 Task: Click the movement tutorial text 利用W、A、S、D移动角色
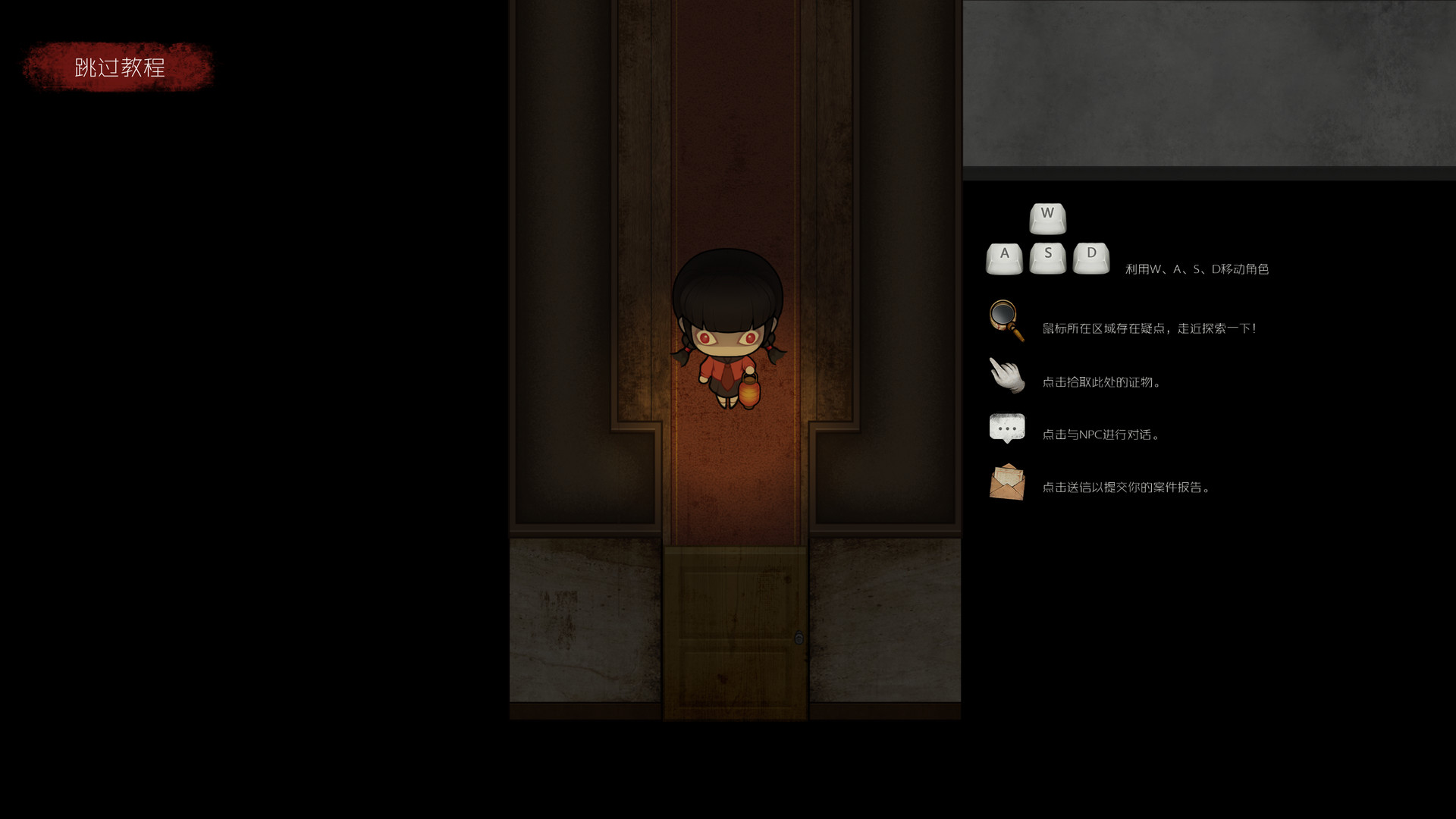1198,268
